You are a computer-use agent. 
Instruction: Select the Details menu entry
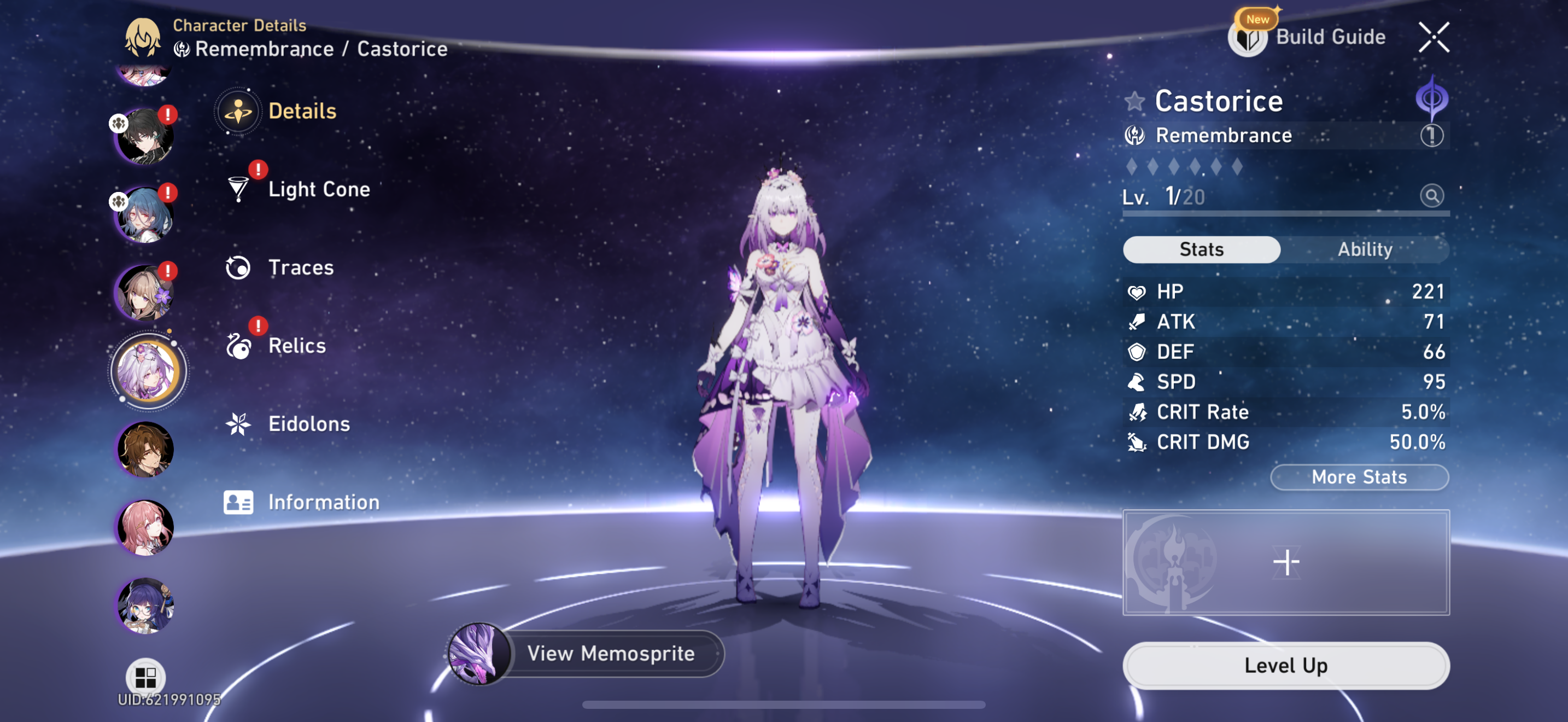coord(301,112)
